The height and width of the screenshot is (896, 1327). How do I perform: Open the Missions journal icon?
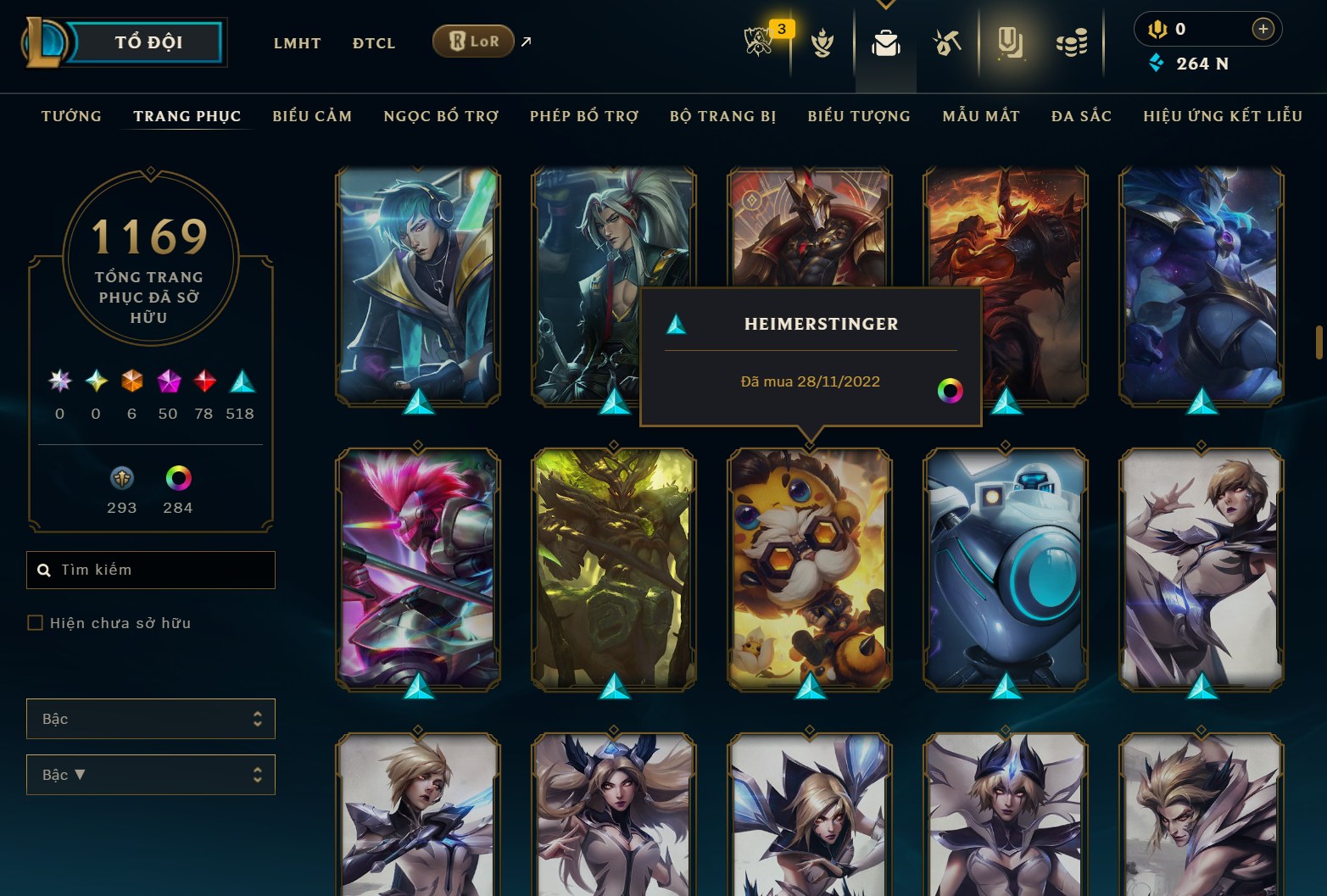pyautogui.click(x=1011, y=44)
